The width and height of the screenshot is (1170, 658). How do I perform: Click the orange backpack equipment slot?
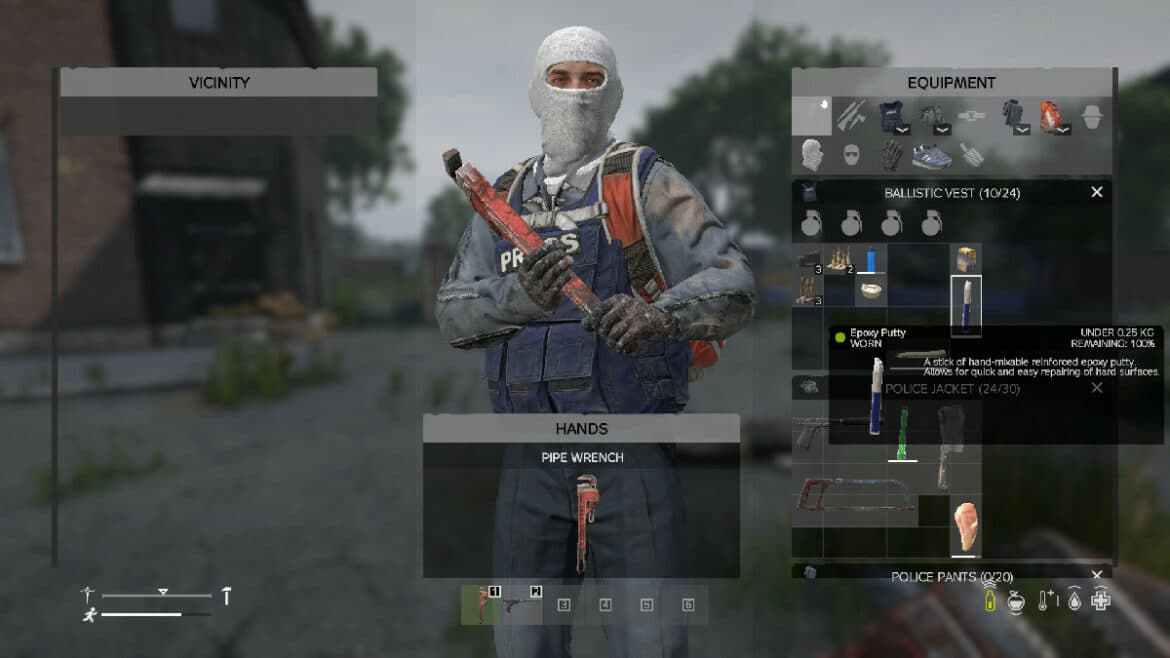(x=1052, y=117)
